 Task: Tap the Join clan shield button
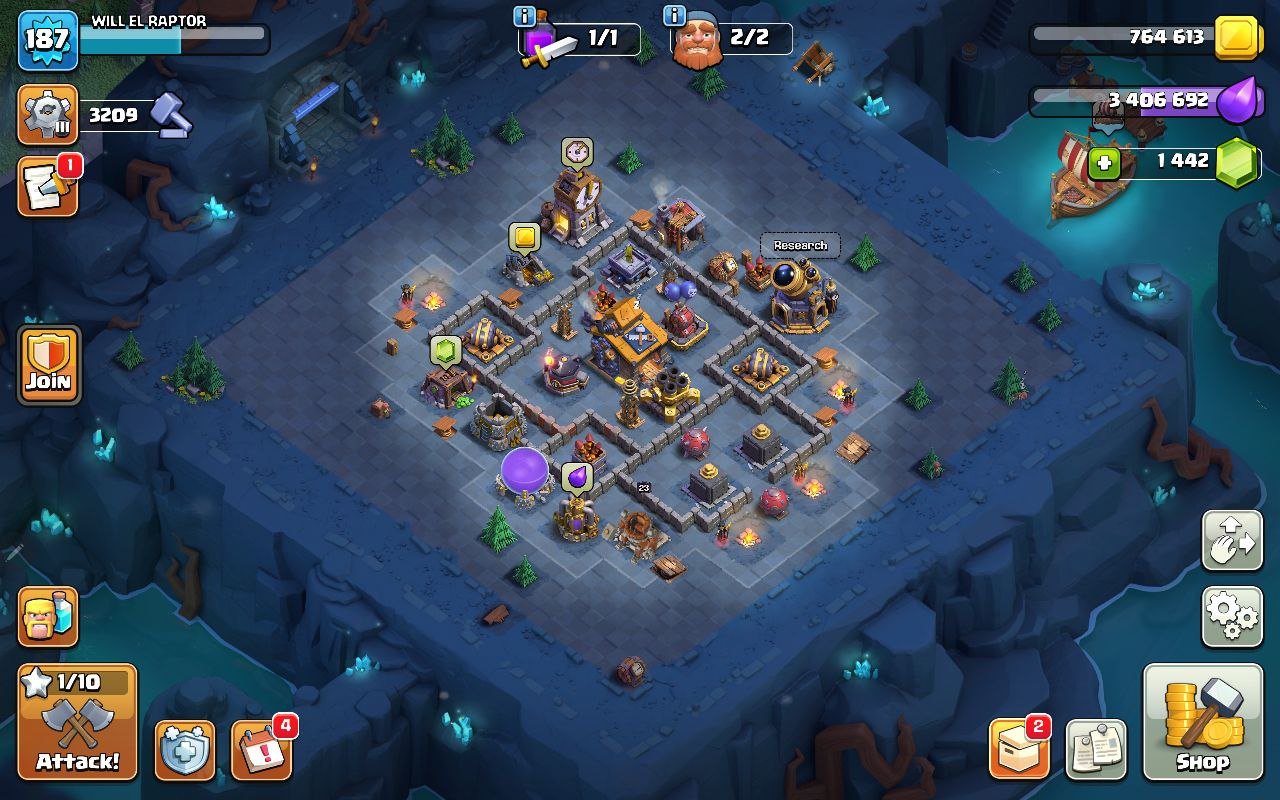47,363
